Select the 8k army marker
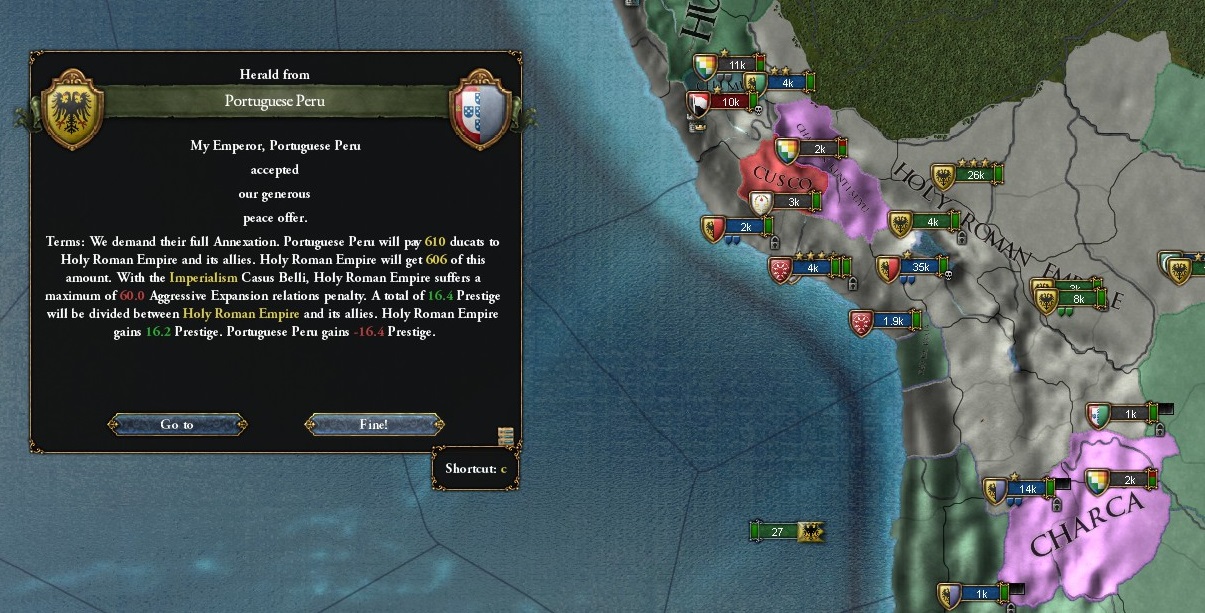This screenshot has height=613, width=1205. pyautogui.click(x=1078, y=299)
